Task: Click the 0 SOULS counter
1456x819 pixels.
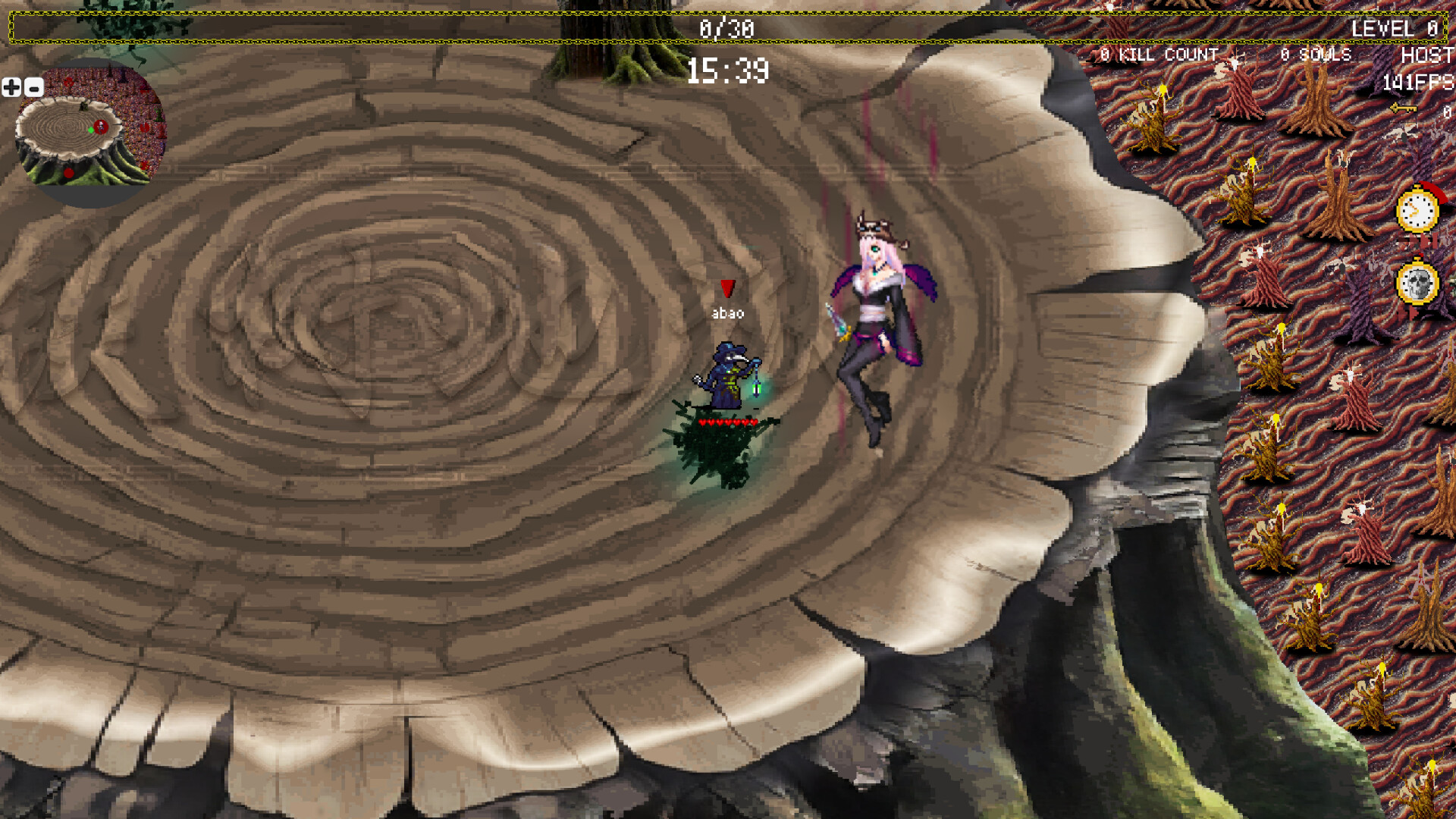Action: click(1316, 55)
